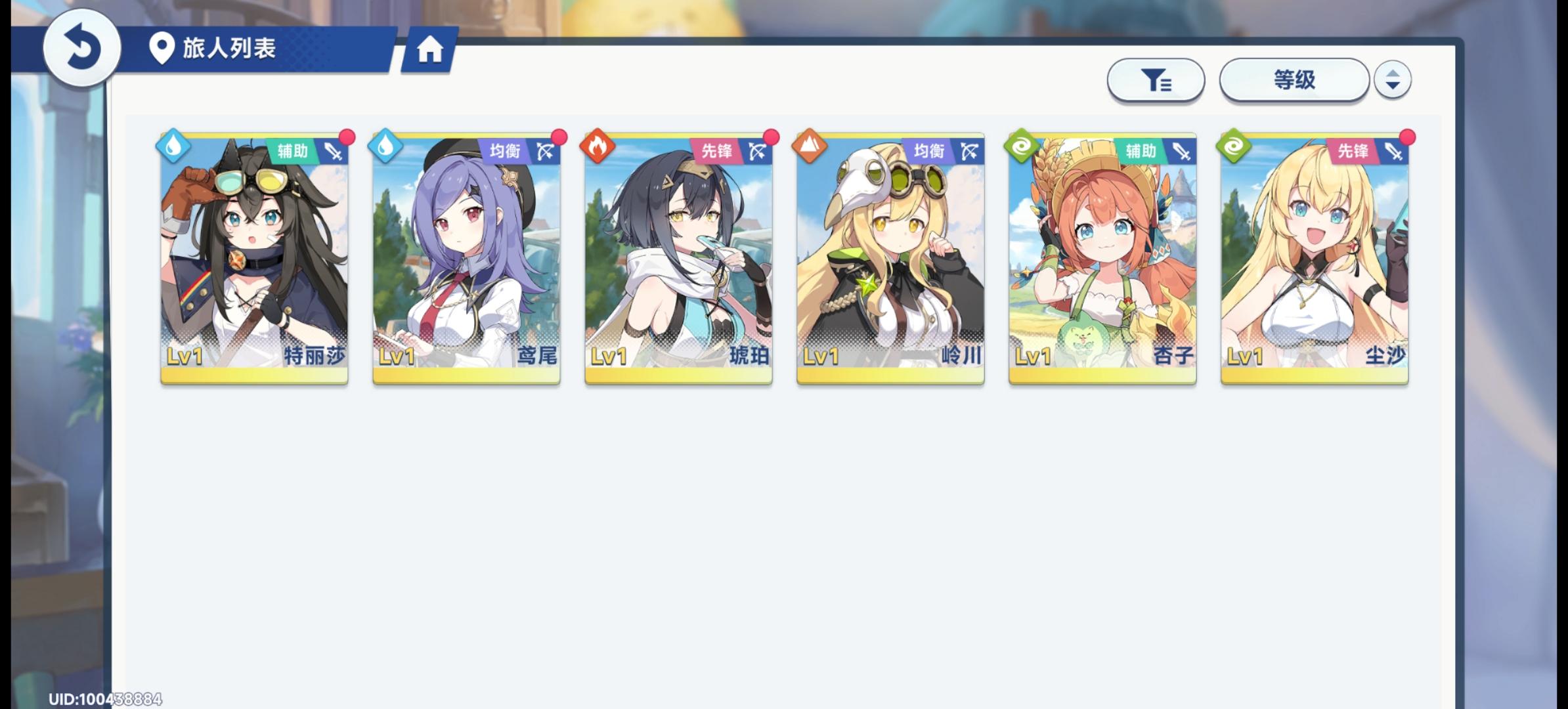
Task: Click the 辅助 role badge on 特丽莎's card
Action: pos(295,150)
